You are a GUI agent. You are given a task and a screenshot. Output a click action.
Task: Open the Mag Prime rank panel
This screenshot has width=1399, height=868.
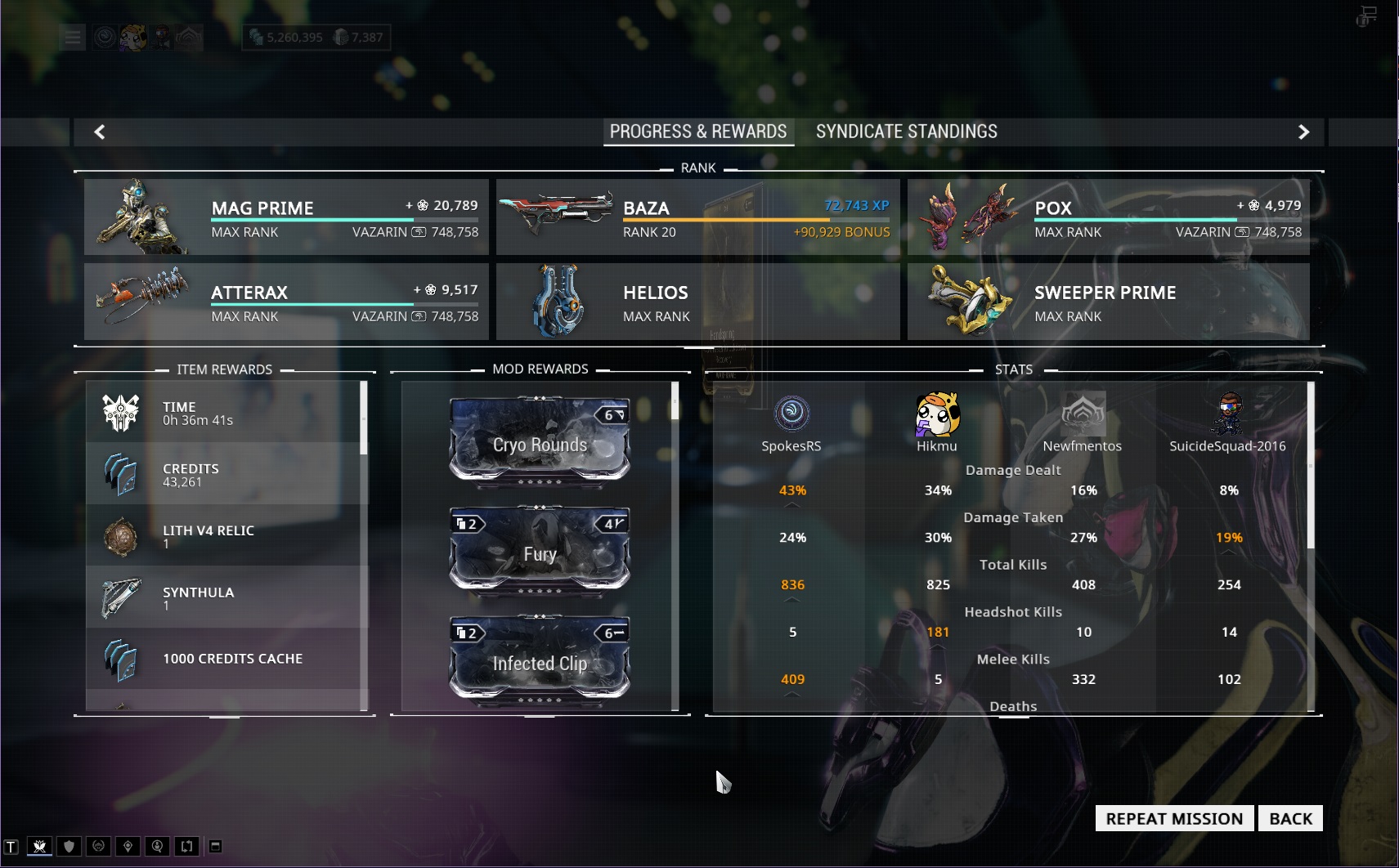(x=286, y=217)
